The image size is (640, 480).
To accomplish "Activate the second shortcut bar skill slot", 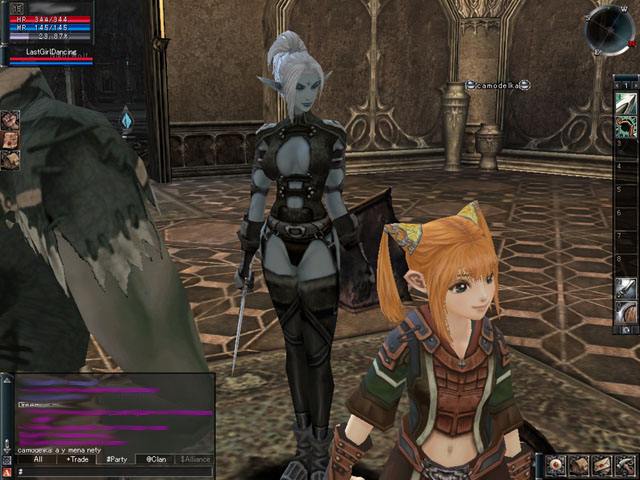I will pos(627,126).
